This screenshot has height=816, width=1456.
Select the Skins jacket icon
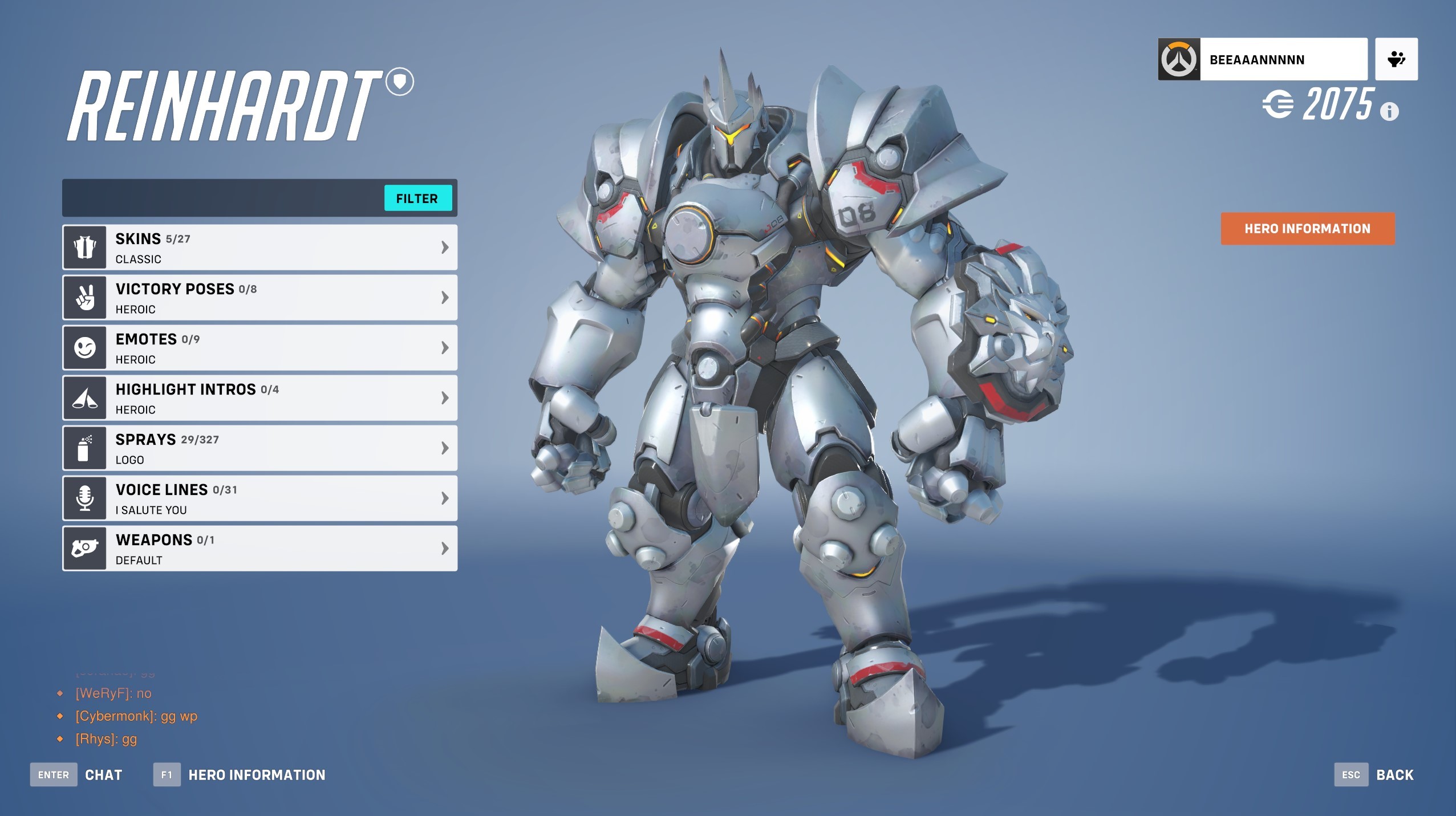coord(84,246)
